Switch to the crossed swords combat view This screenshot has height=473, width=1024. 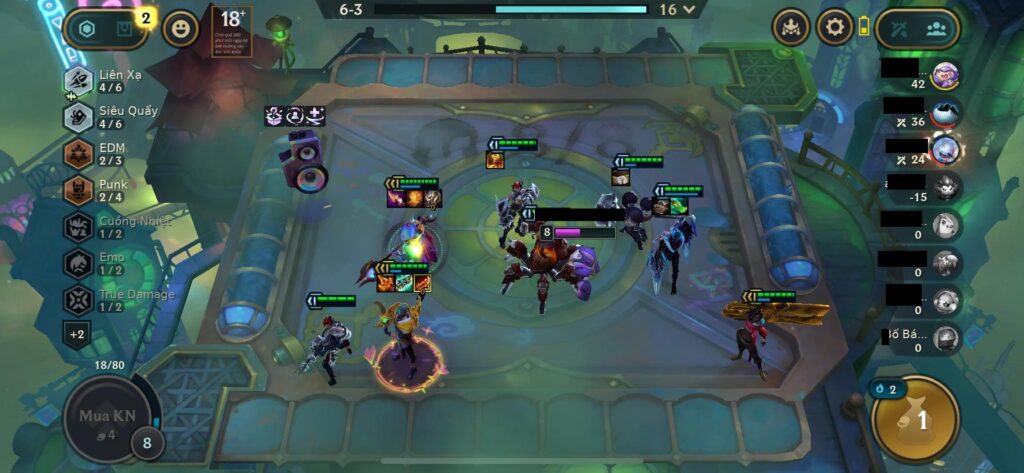click(897, 28)
